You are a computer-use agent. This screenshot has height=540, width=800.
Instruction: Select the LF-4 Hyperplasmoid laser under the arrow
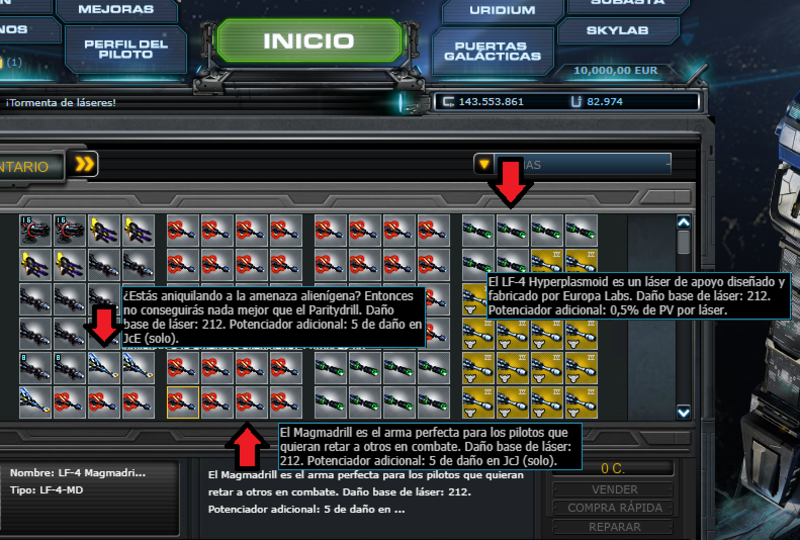tap(512, 231)
